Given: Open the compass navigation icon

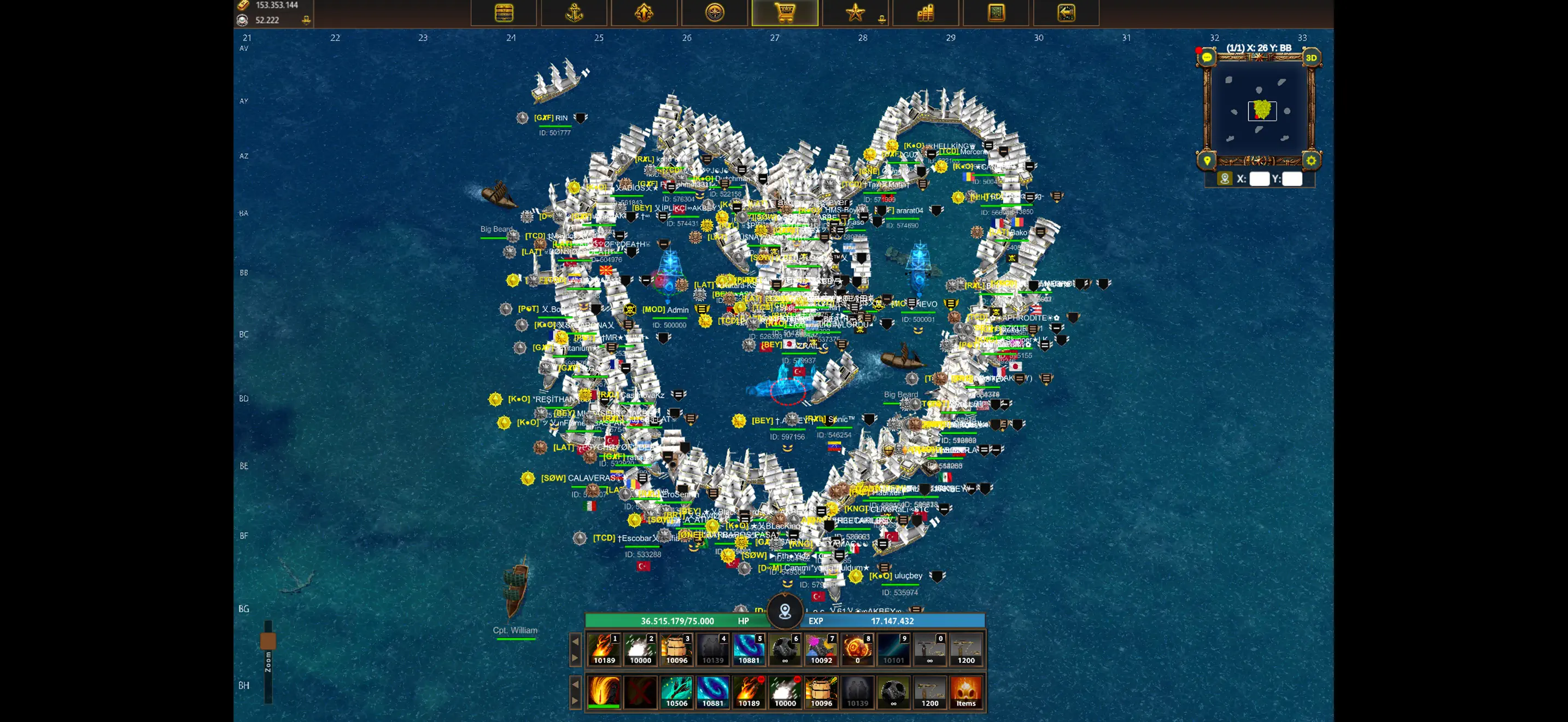Looking at the screenshot, I should [715, 11].
